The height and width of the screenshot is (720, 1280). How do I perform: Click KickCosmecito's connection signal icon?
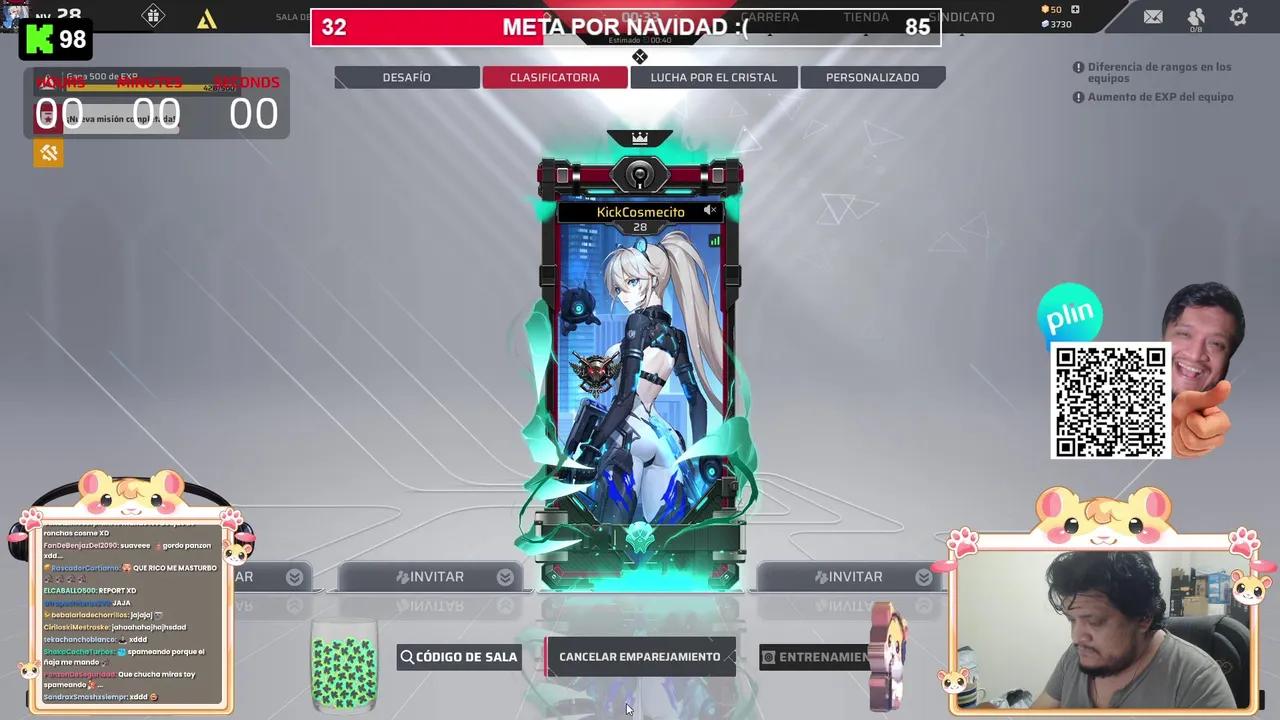[714, 240]
